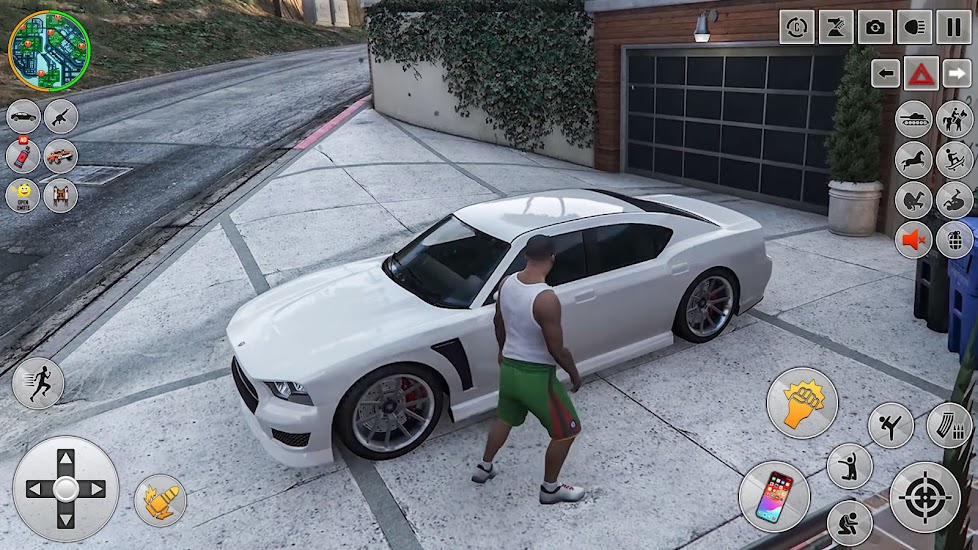The image size is (978, 550).
Task: Select the right arrow indicator
Action: pyautogui.click(x=956, y=73)
